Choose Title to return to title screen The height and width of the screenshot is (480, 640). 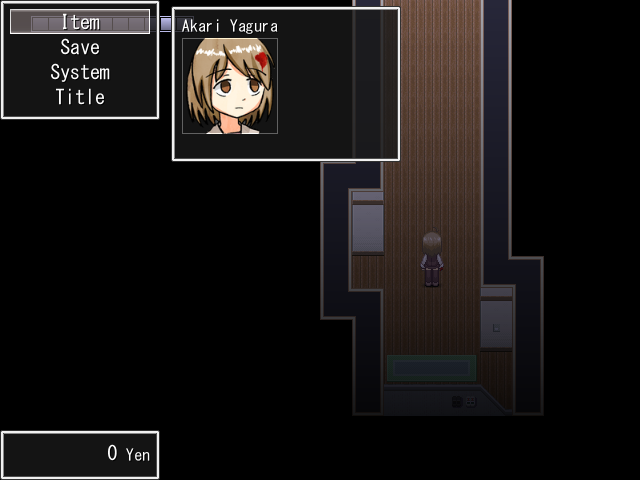coord(80,97)
